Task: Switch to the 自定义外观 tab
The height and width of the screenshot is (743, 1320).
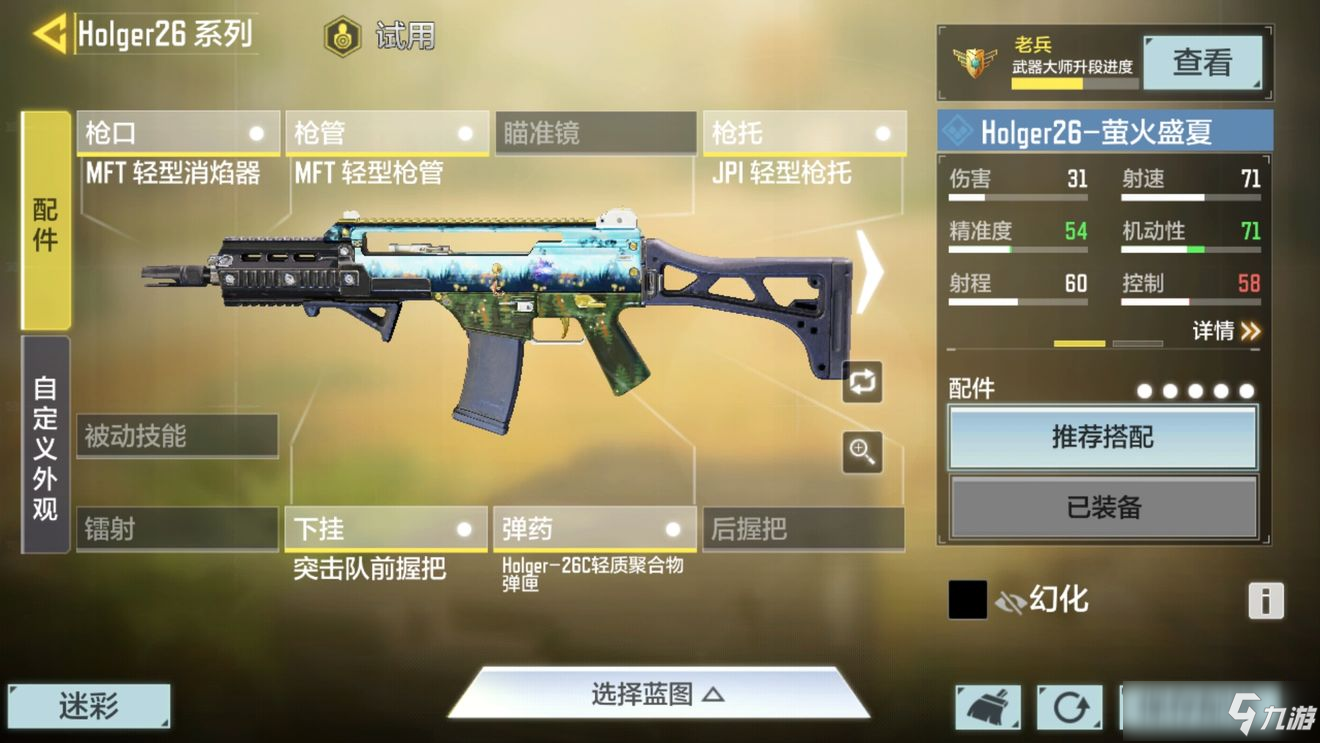Action: [x=46, y=445]
